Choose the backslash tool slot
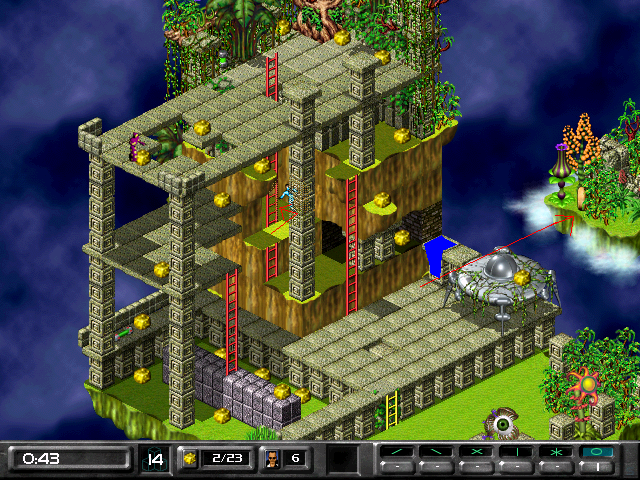The width and height of the screenshot is (640, 480). point(437,453)
